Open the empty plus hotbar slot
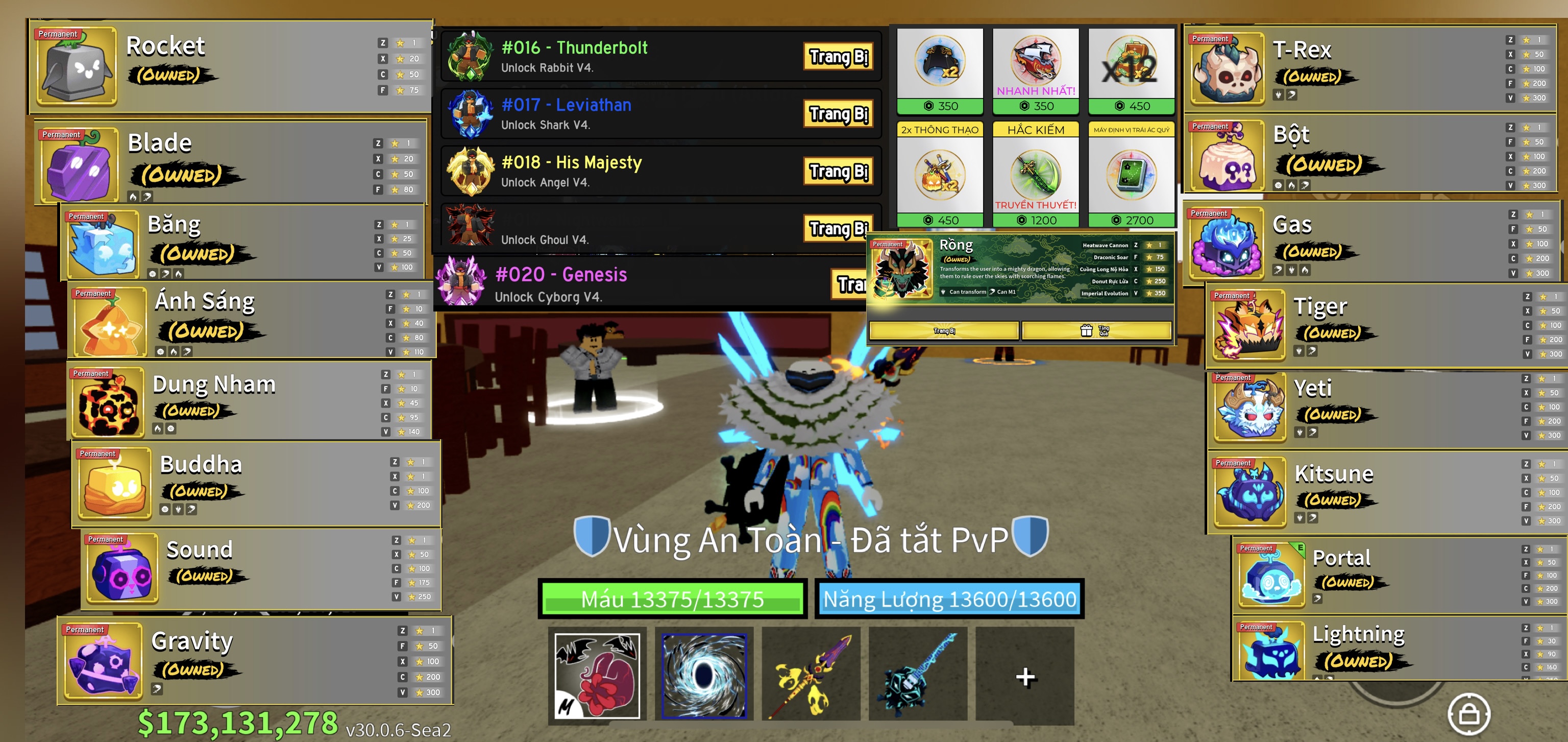 click(x=1024, y=676)
